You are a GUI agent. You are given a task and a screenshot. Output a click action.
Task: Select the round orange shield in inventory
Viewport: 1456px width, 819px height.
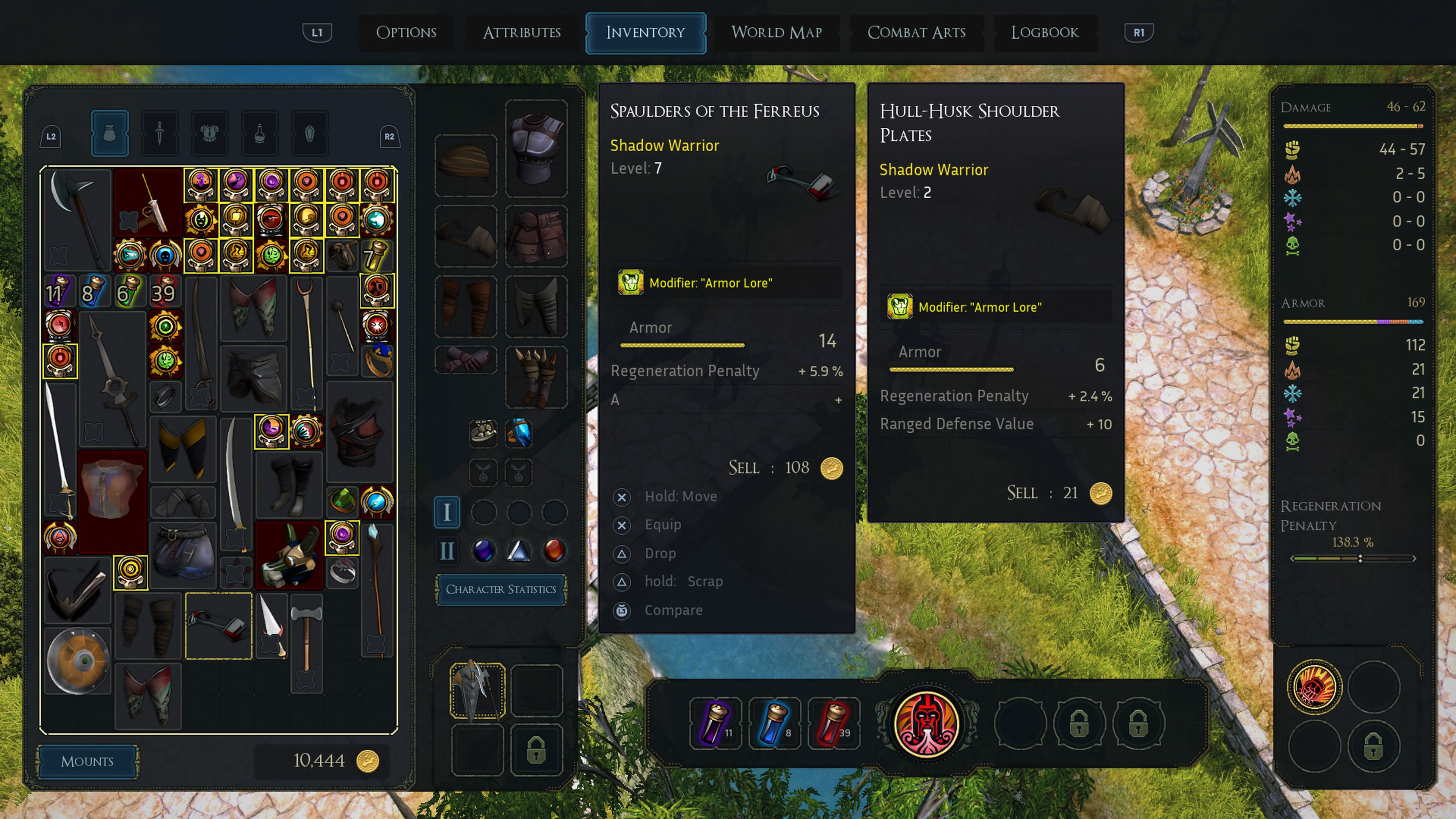tap(77, 660)
